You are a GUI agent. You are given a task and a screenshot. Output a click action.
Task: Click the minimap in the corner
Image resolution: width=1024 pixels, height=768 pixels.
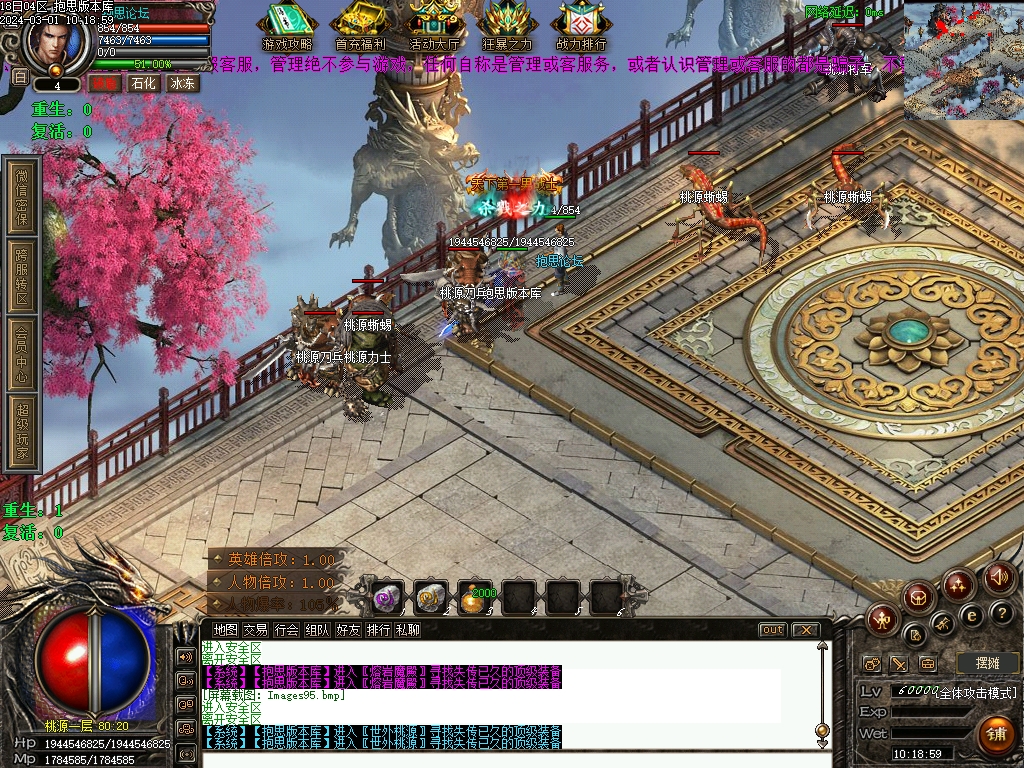point(963,60)
